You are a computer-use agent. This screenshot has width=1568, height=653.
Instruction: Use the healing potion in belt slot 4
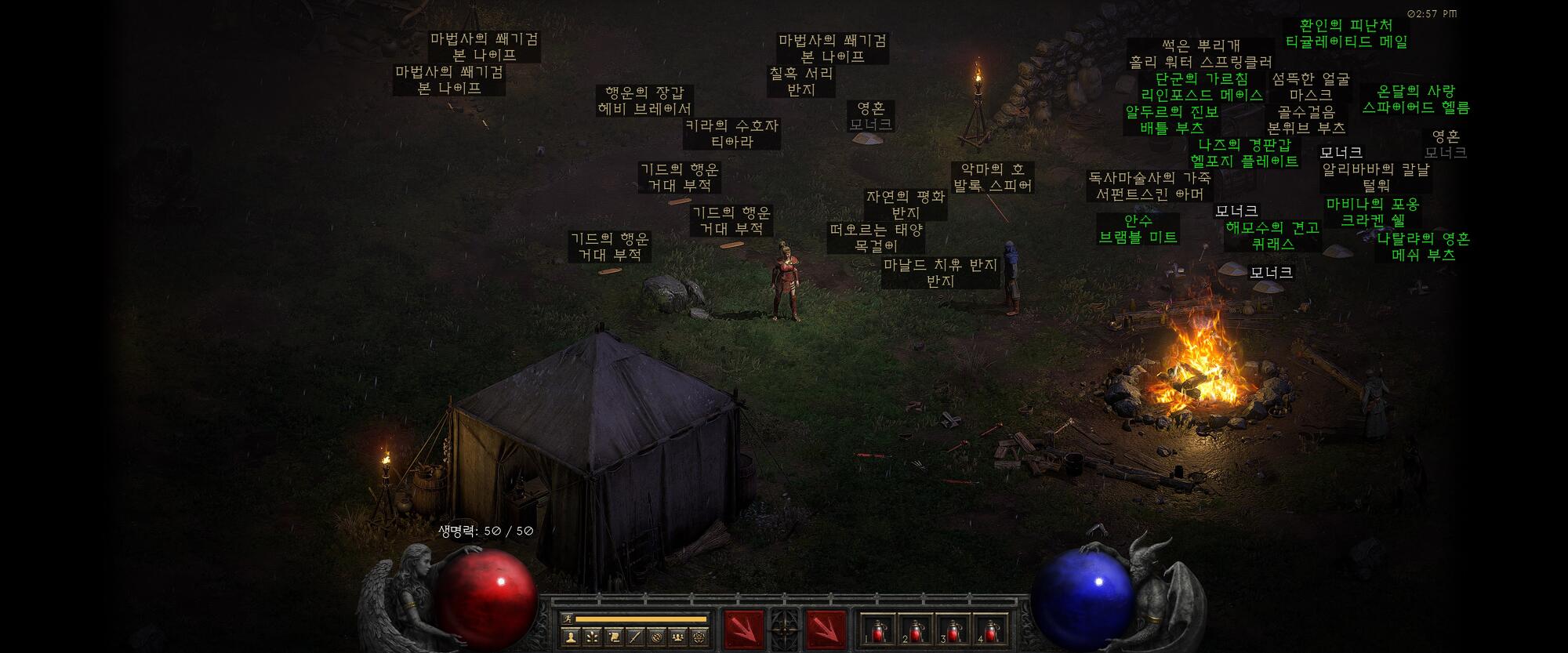pyautogui.click(x=990, y=629)
